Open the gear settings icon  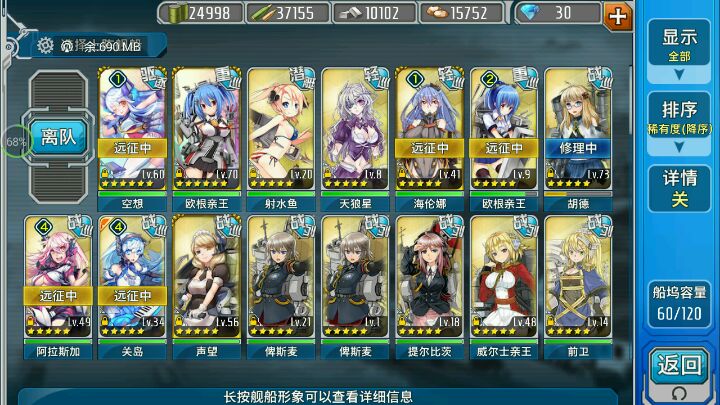coord(45,45)
